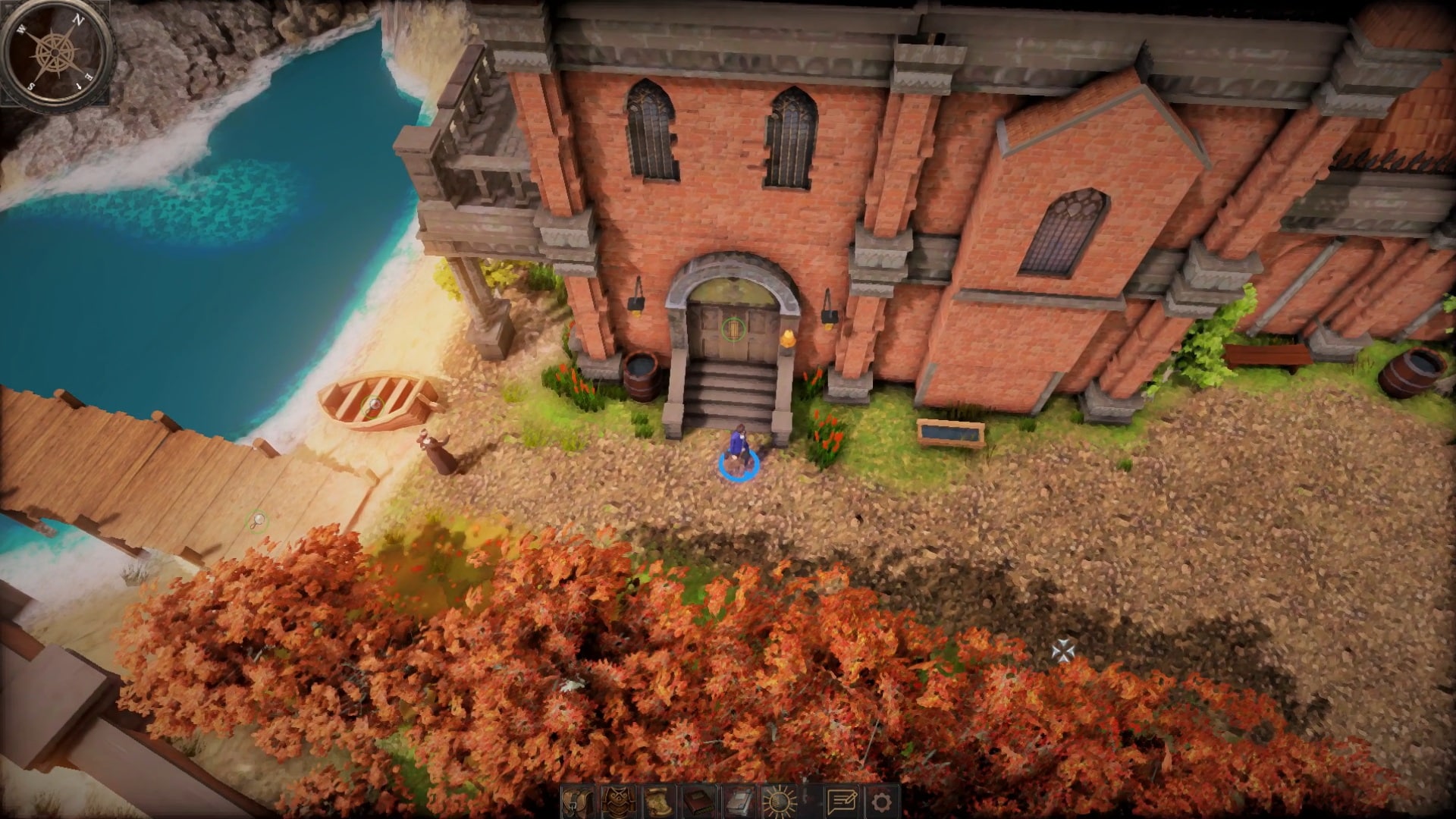Click the magnifier marker on the rowboat

pos(373,404)
